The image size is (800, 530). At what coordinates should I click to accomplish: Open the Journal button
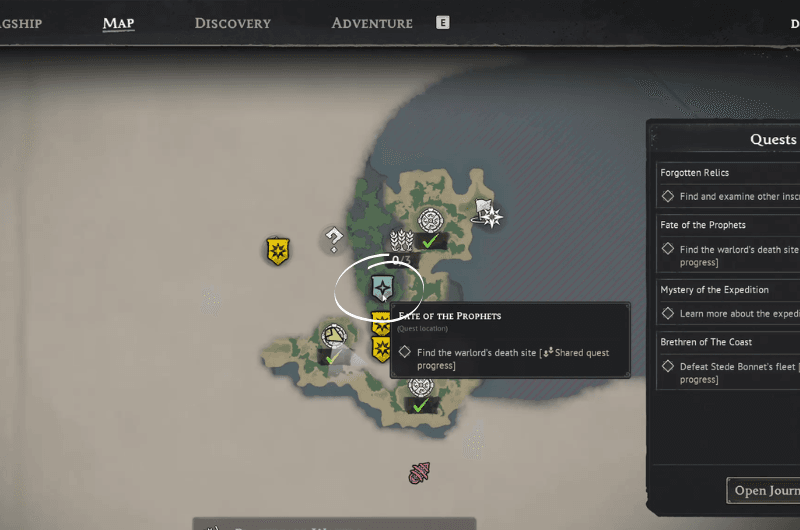pyautogui.click(x=764, y=490)
